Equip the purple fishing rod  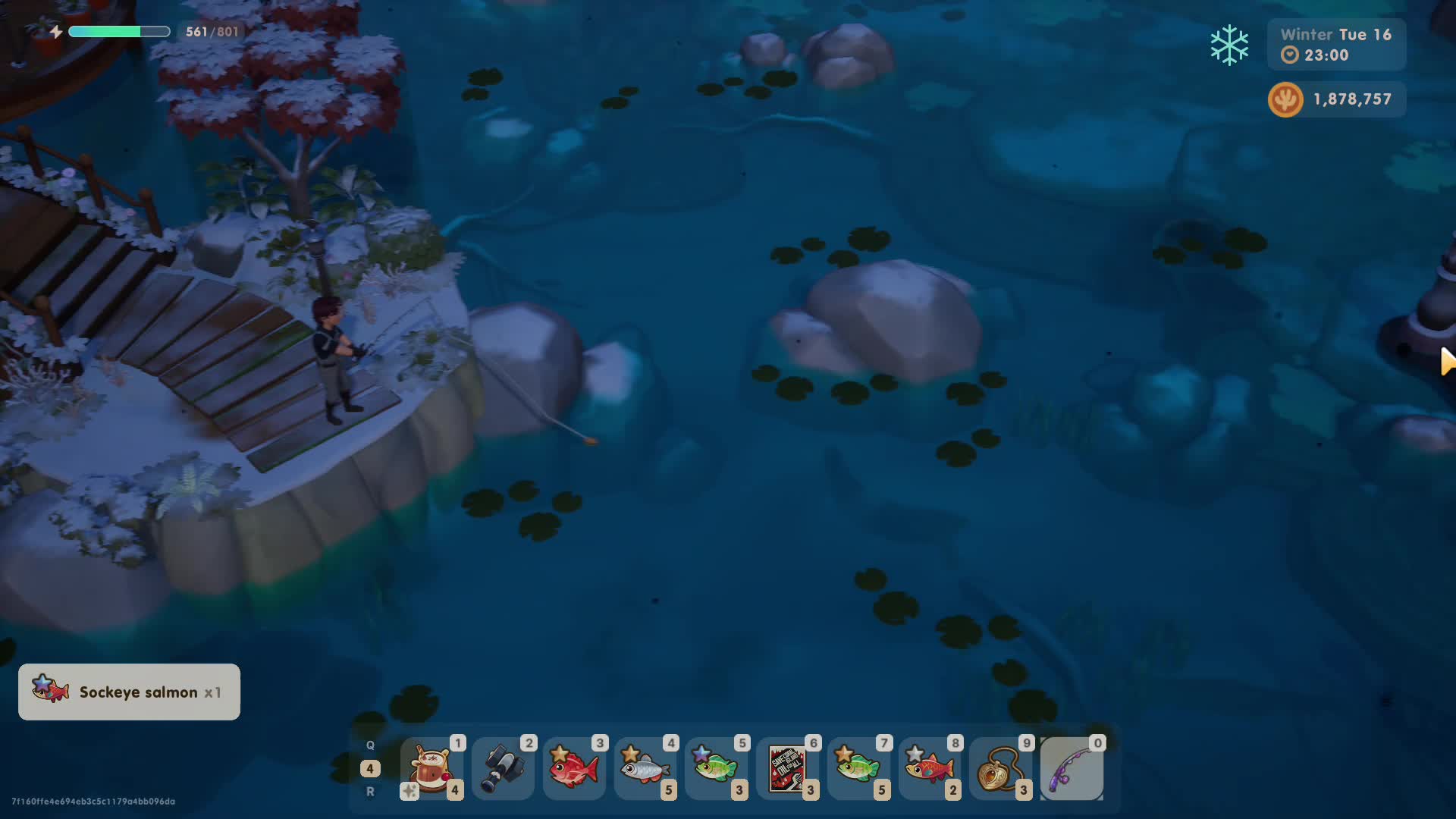click(x=1072, y=769)
